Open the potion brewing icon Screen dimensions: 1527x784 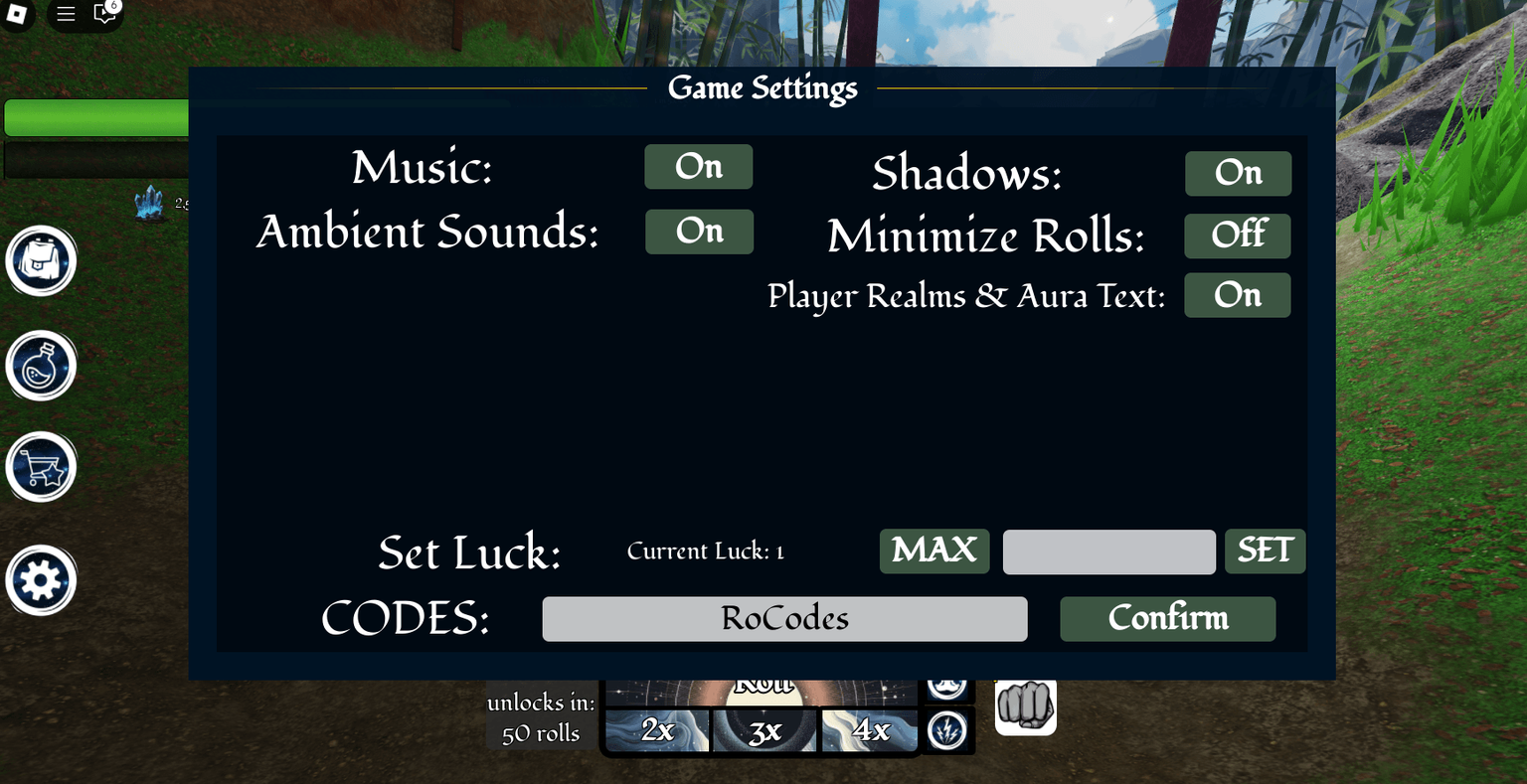tap(41, 366)
